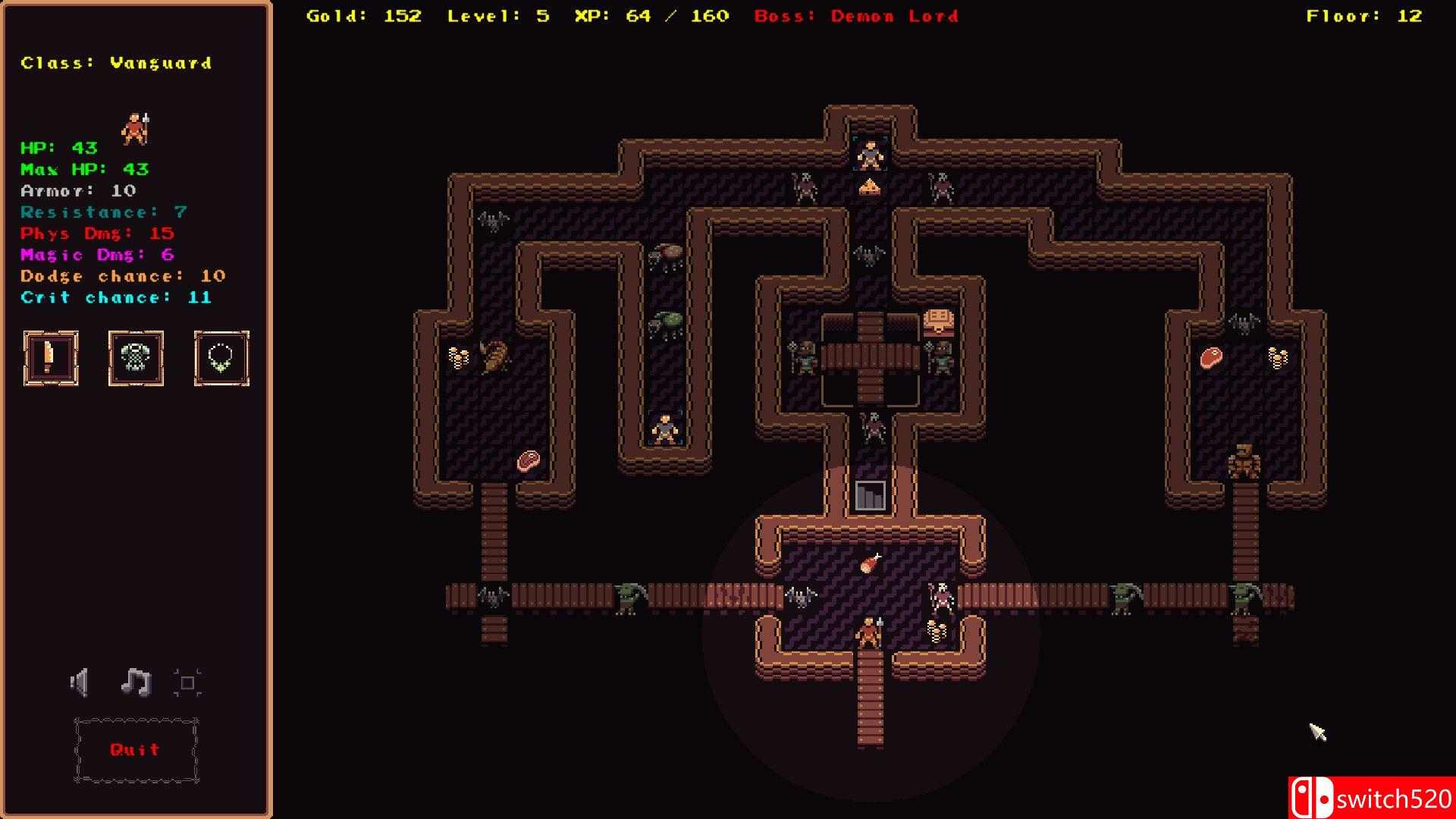
Task: Mute the game sound with the speaker icon
Action: click(79, 682)
